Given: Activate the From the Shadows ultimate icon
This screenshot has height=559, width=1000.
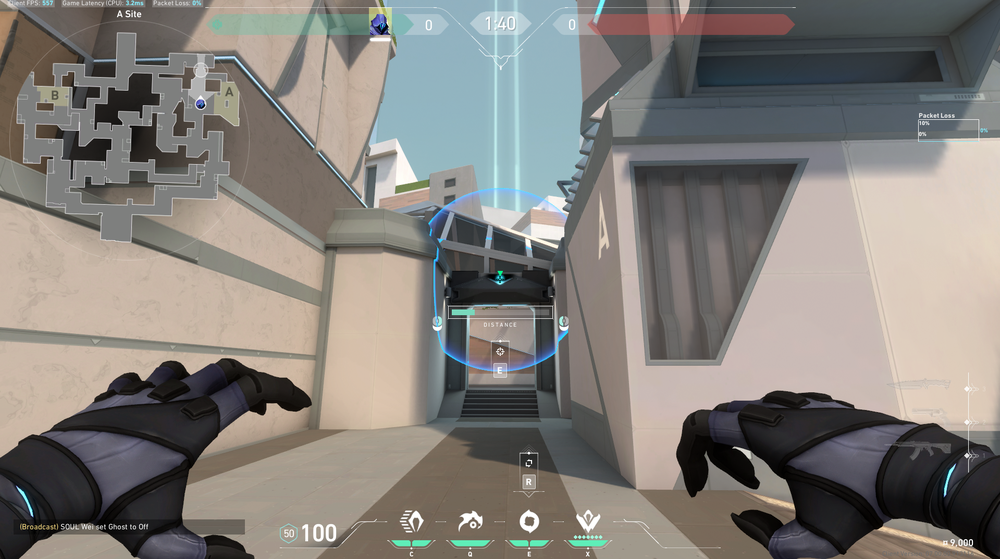Looking at the screenshot, I should (x=586, y=521).
